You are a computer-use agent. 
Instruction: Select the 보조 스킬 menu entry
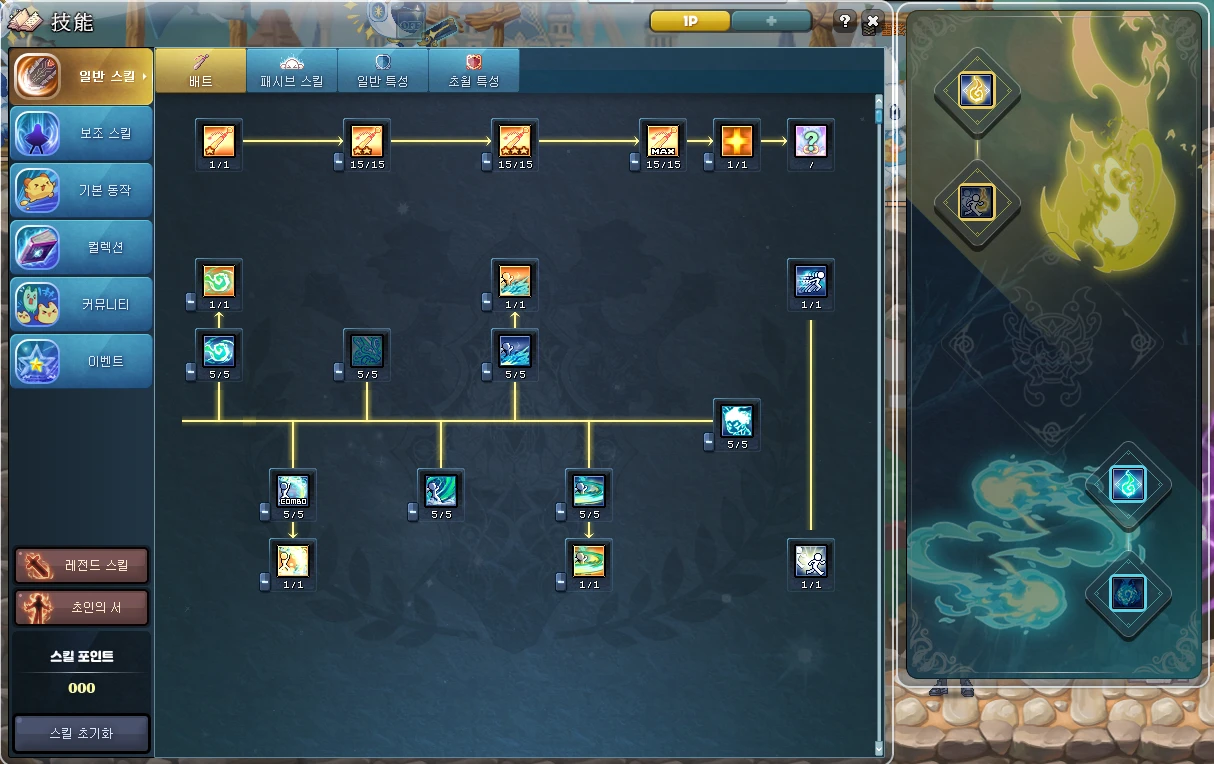tap(82, 133)
